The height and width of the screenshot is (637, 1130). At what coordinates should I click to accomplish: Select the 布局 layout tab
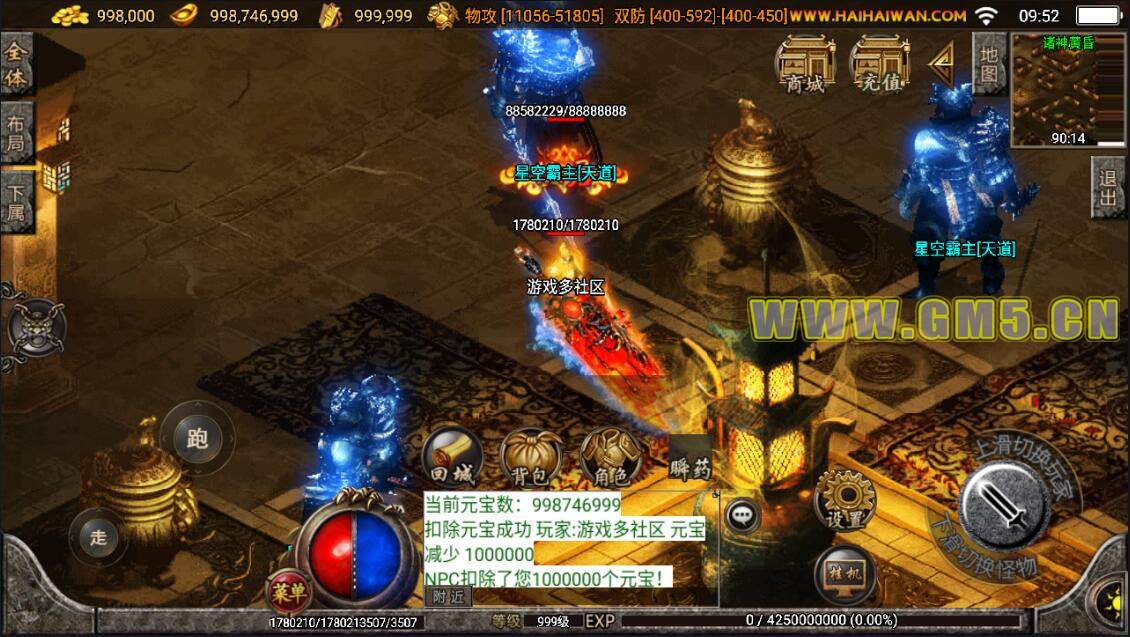pyautogui.click(x=17, y=133)
